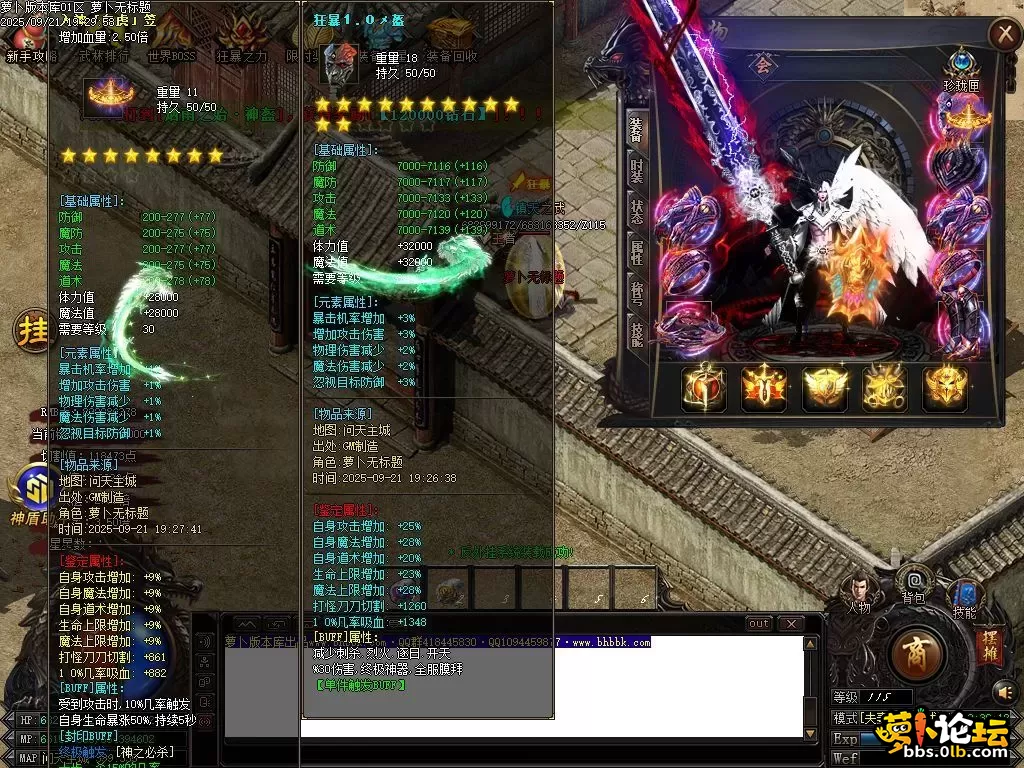Click the guild 会 diamond emblem

click(764, 67)
